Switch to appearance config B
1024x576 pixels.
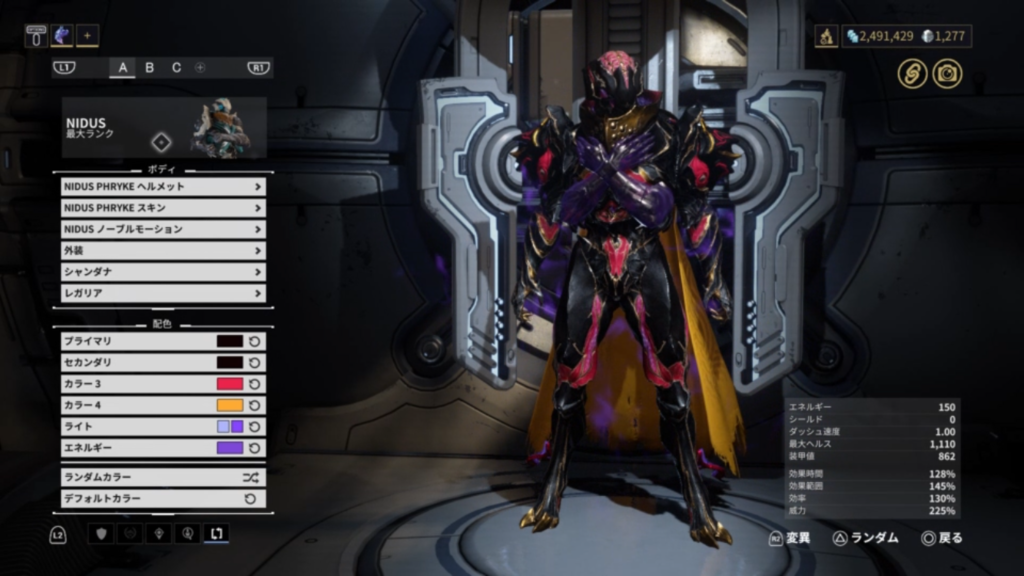tap(150, 68)
